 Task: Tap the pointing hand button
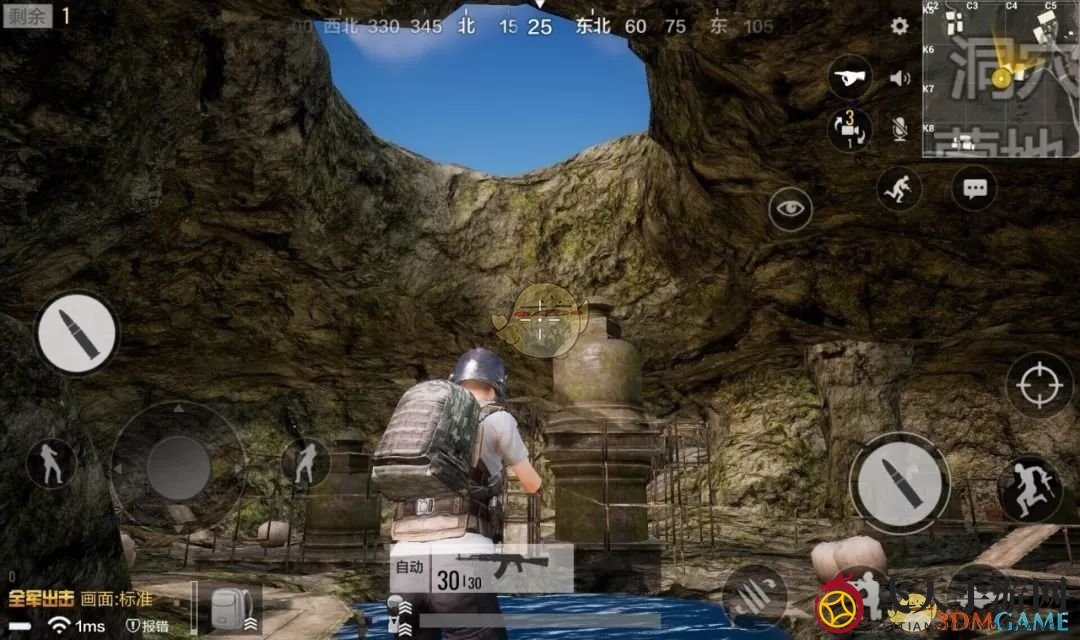tap(850, 77)
